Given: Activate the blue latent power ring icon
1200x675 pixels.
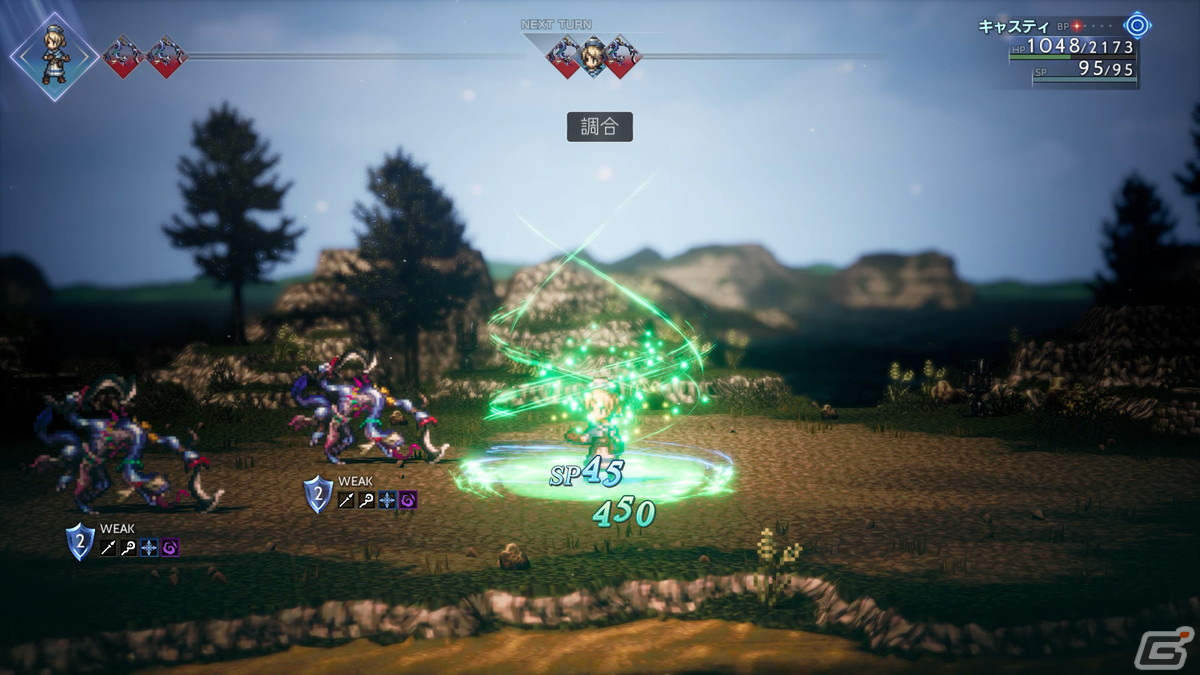Looking at the screenshot, I should pos(1137,25).
